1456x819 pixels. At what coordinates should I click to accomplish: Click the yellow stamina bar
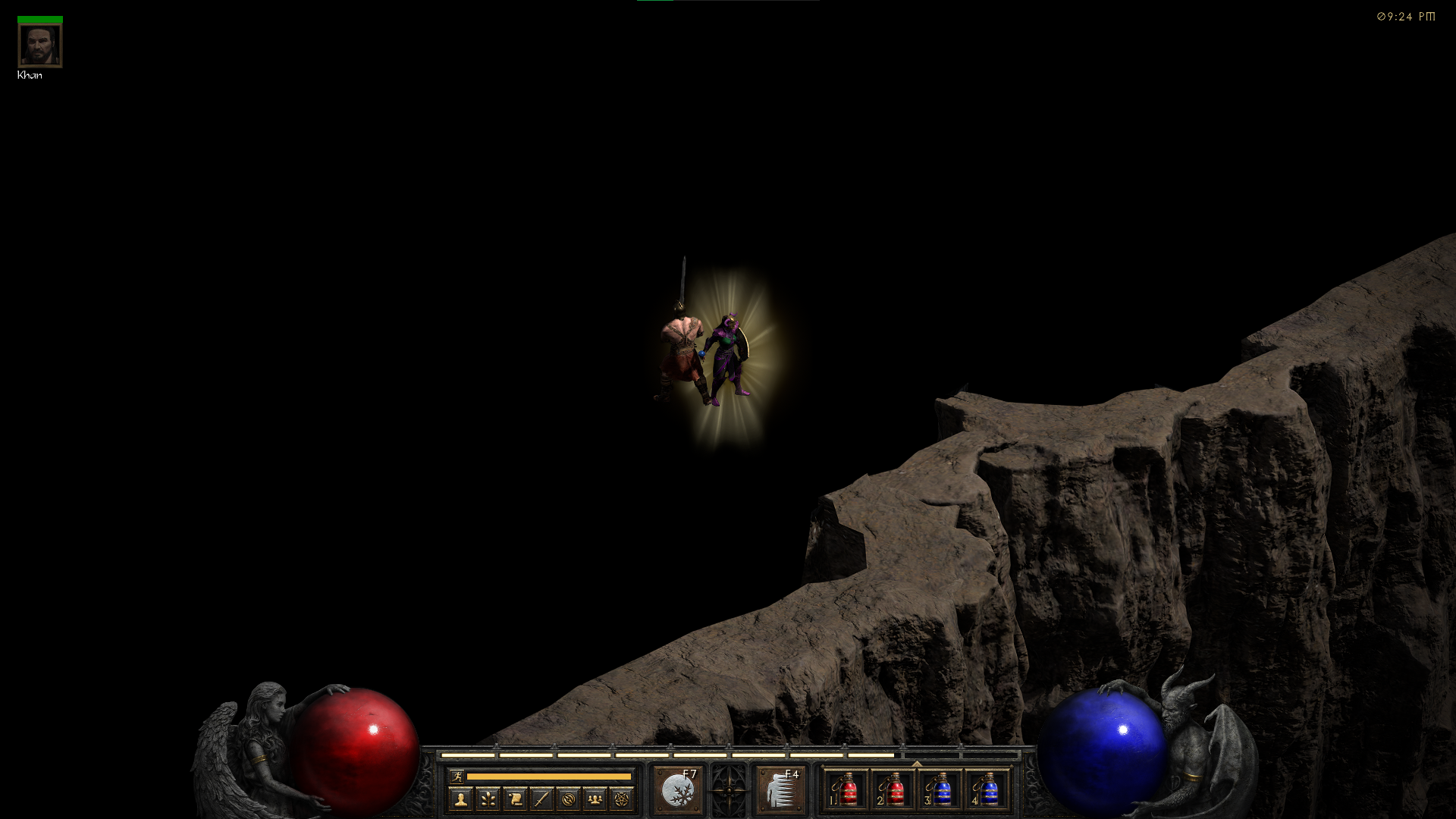pos(550,777)
